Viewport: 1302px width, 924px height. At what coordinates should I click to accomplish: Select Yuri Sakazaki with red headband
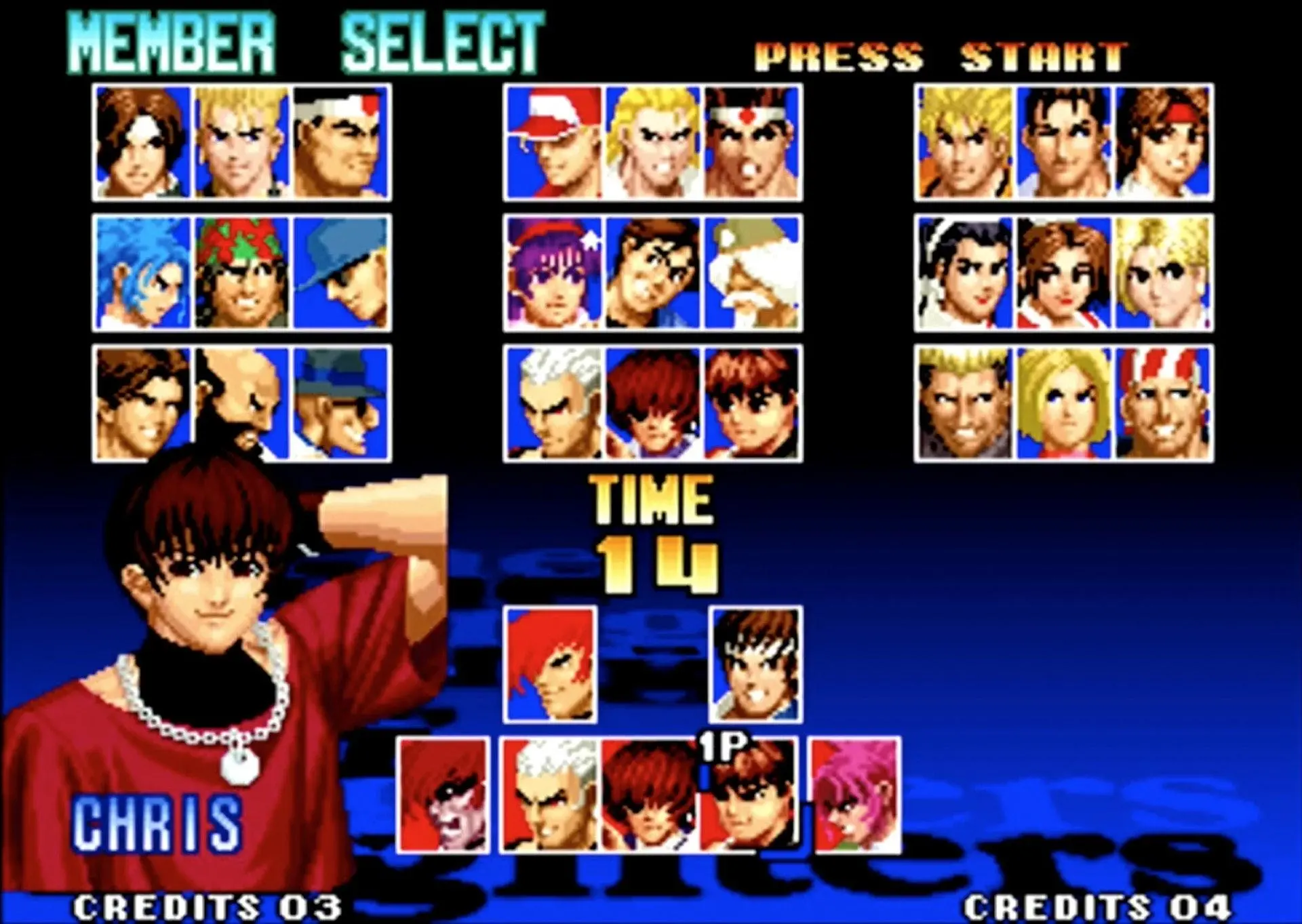point(1162,142)
